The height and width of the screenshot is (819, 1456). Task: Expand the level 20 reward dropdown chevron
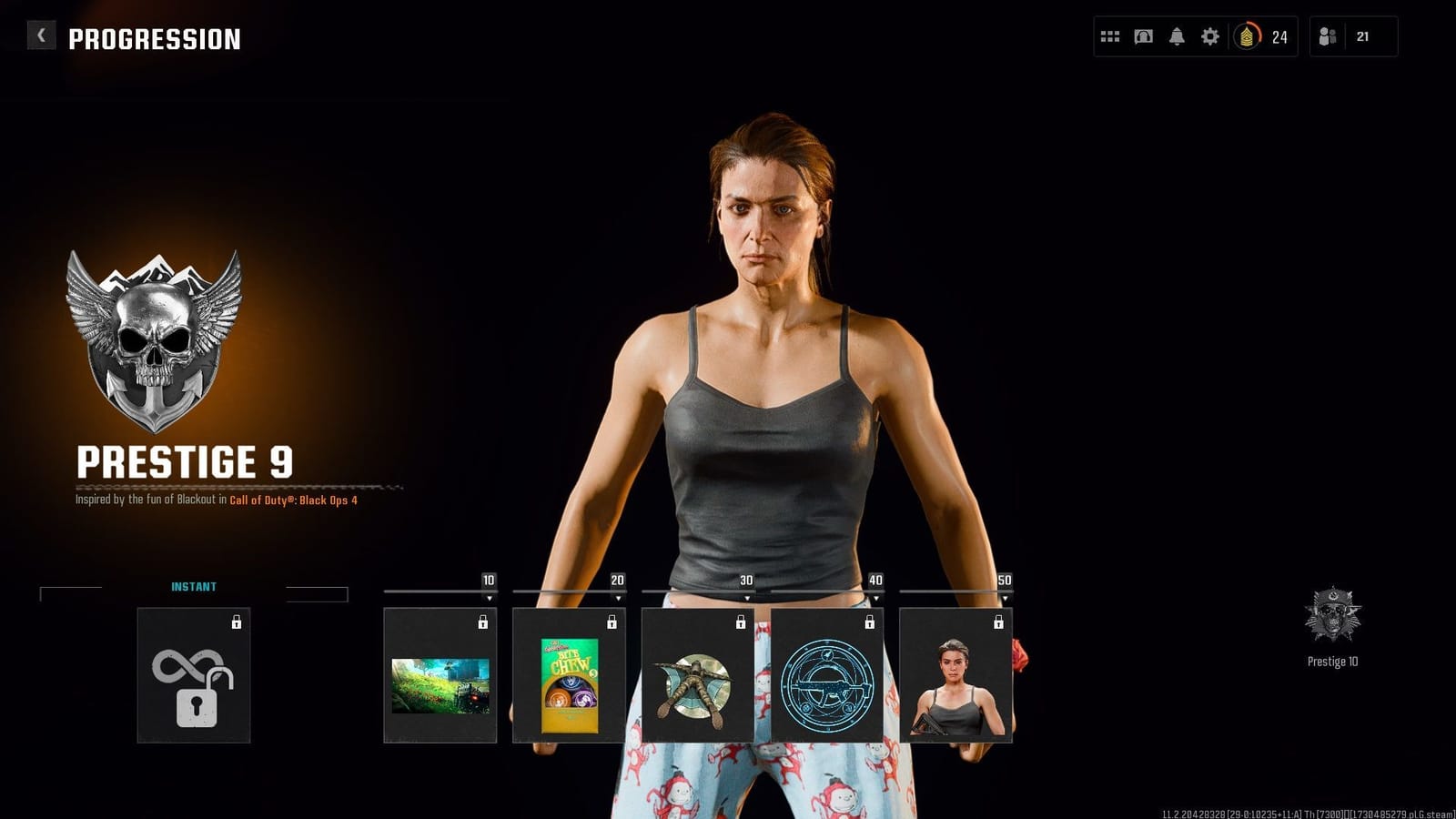tap(619, 596)
